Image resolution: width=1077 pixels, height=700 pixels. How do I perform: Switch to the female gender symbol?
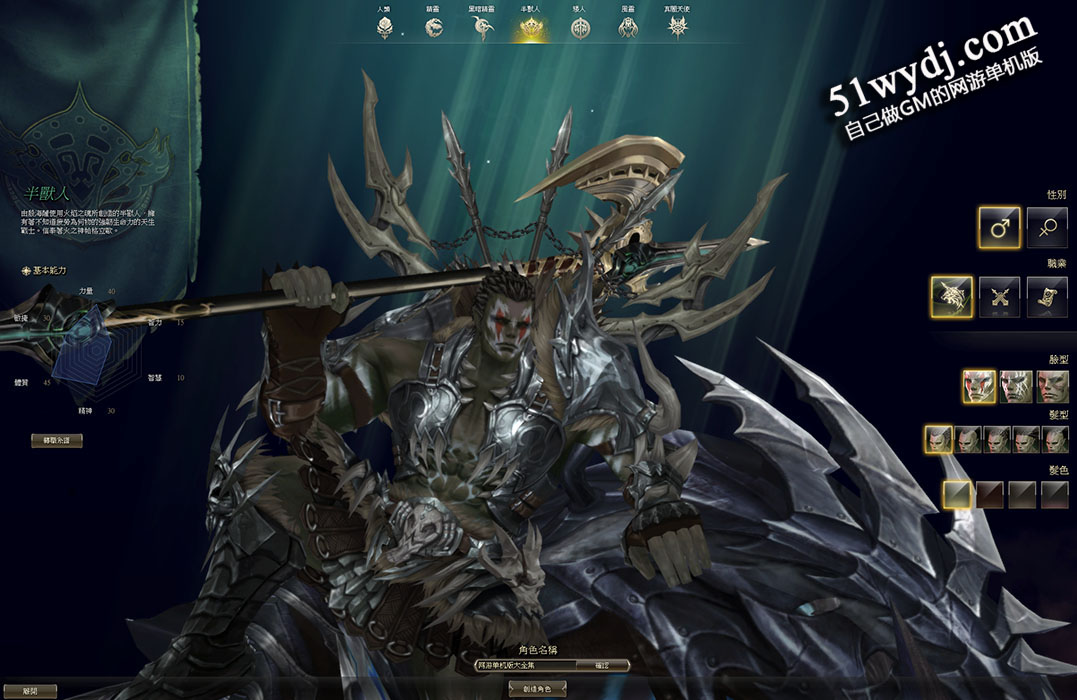1048,228
